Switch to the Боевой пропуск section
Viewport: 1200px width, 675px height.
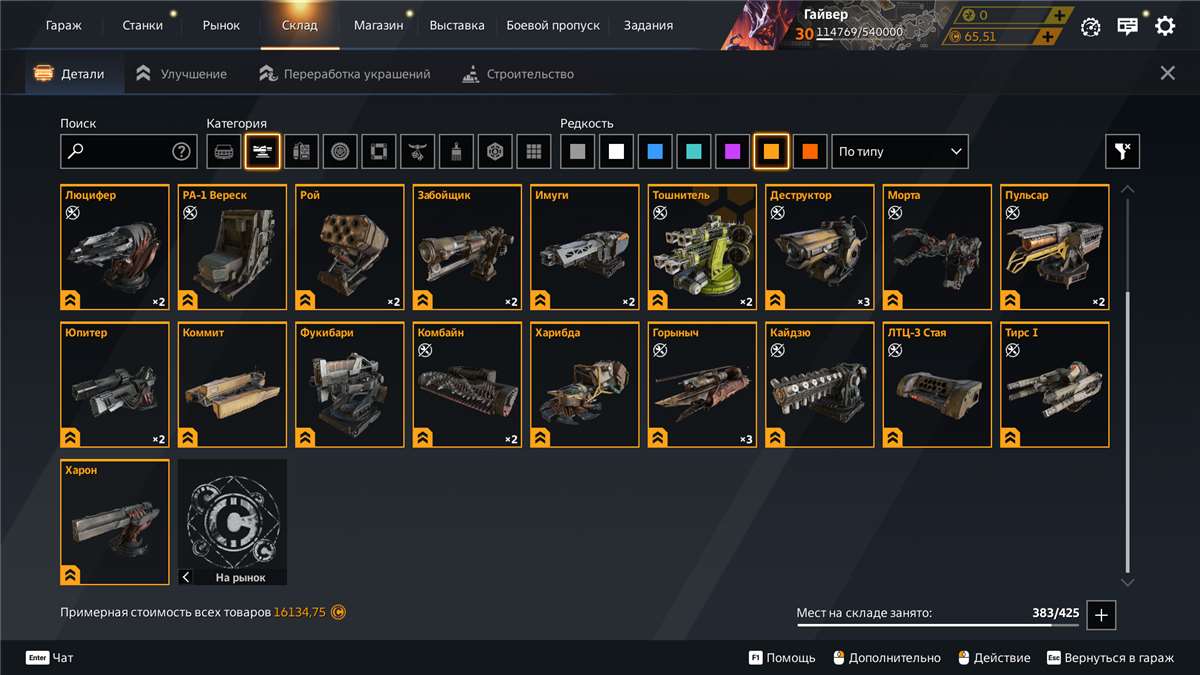pos(553,25)
